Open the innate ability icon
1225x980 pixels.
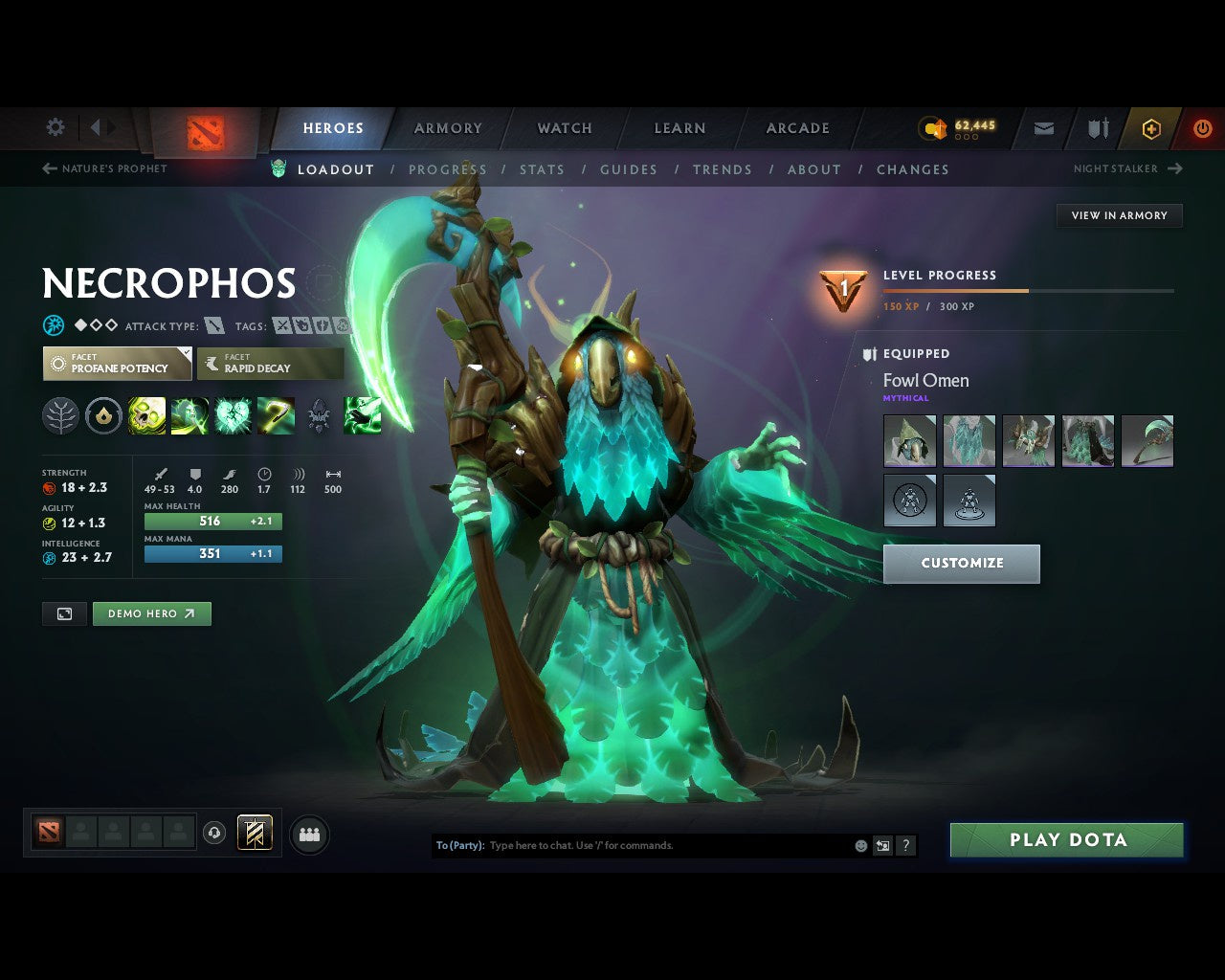coord(104,415)
